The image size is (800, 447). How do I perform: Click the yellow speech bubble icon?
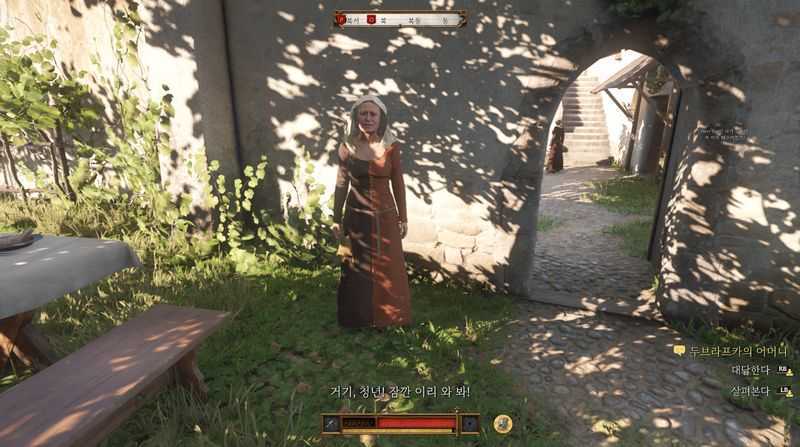coord(679,351)
